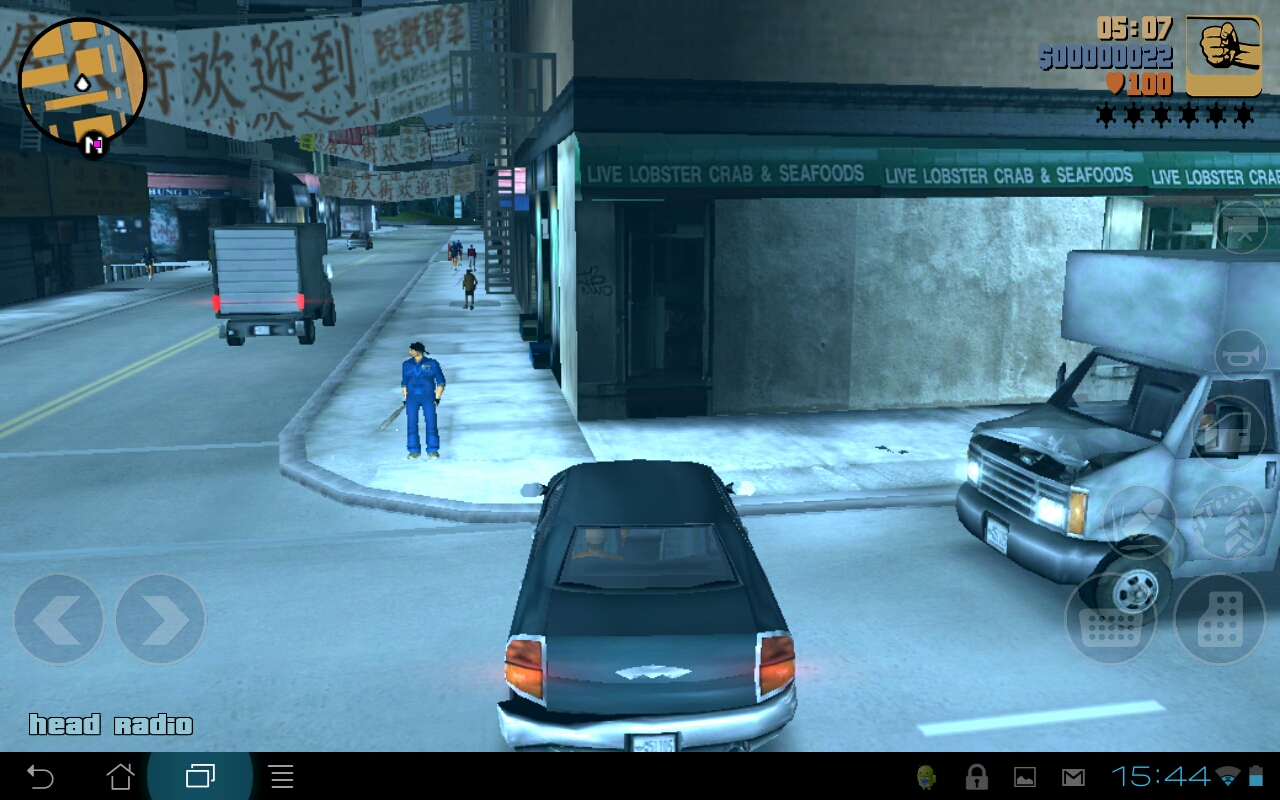This screenshot has height=800, width=1280.
Task: Select the fist weapon icon
Action: (1223, 56)
